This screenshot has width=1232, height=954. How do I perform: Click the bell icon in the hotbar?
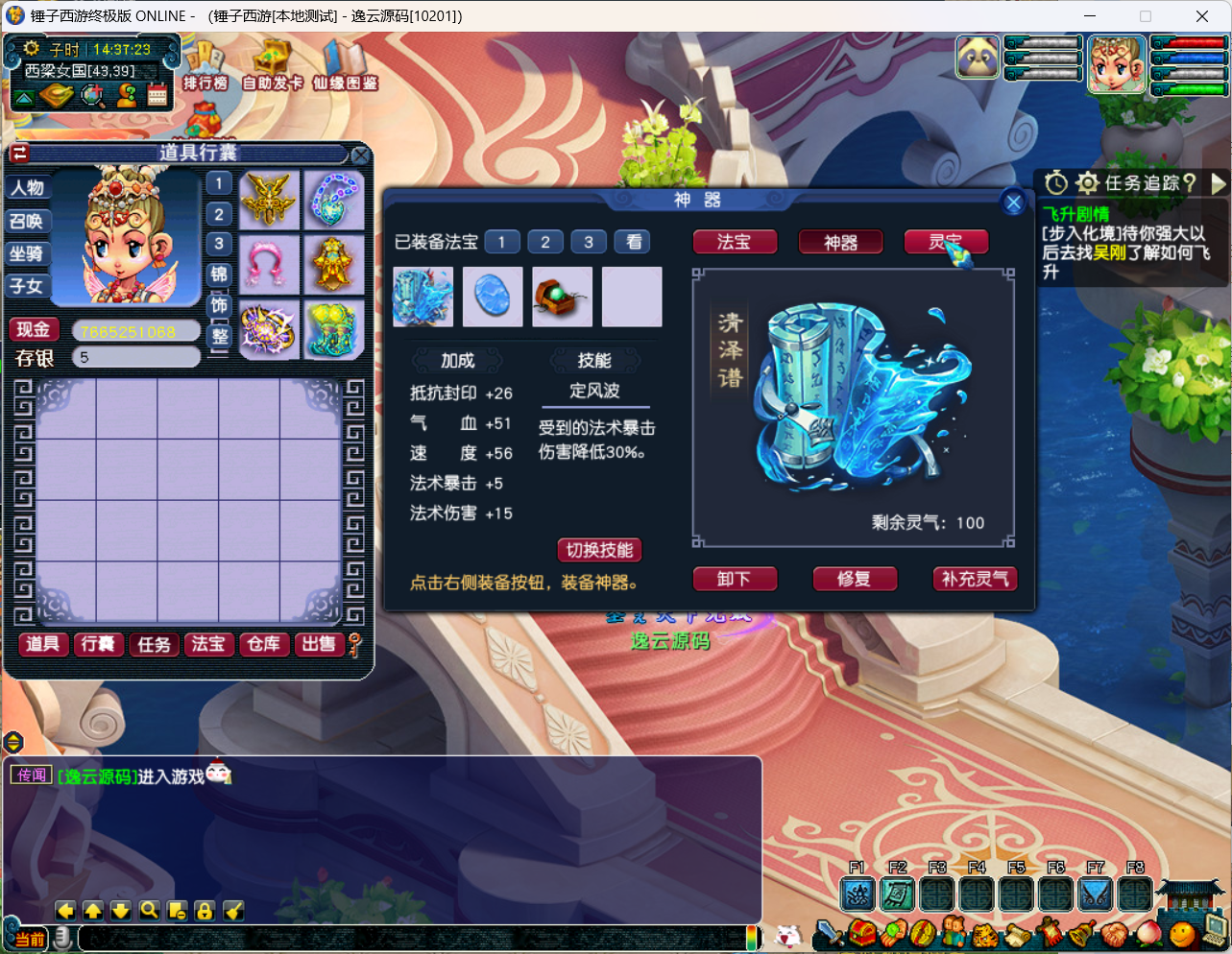(x=1079, y=934)
